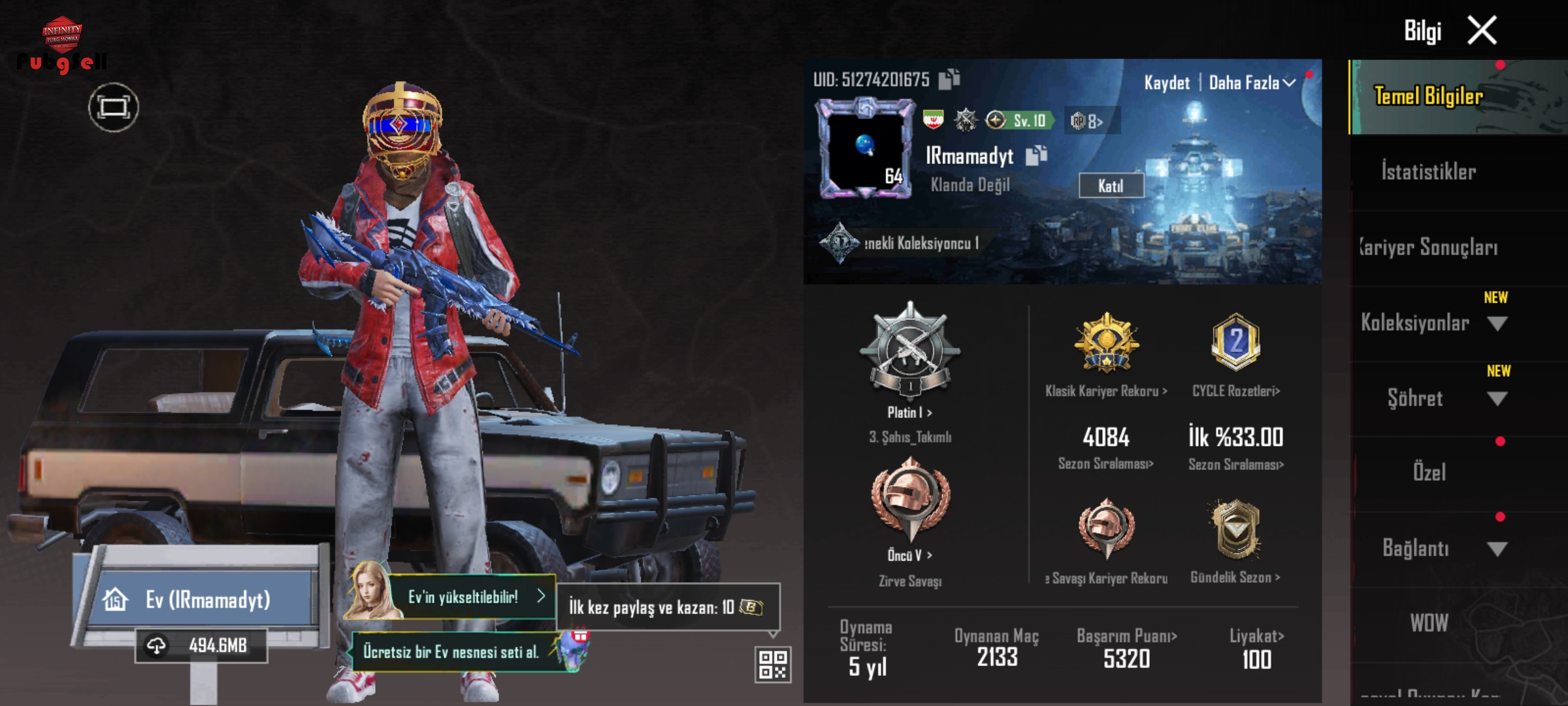Tap the QR code icon

[x=773, y=665]
